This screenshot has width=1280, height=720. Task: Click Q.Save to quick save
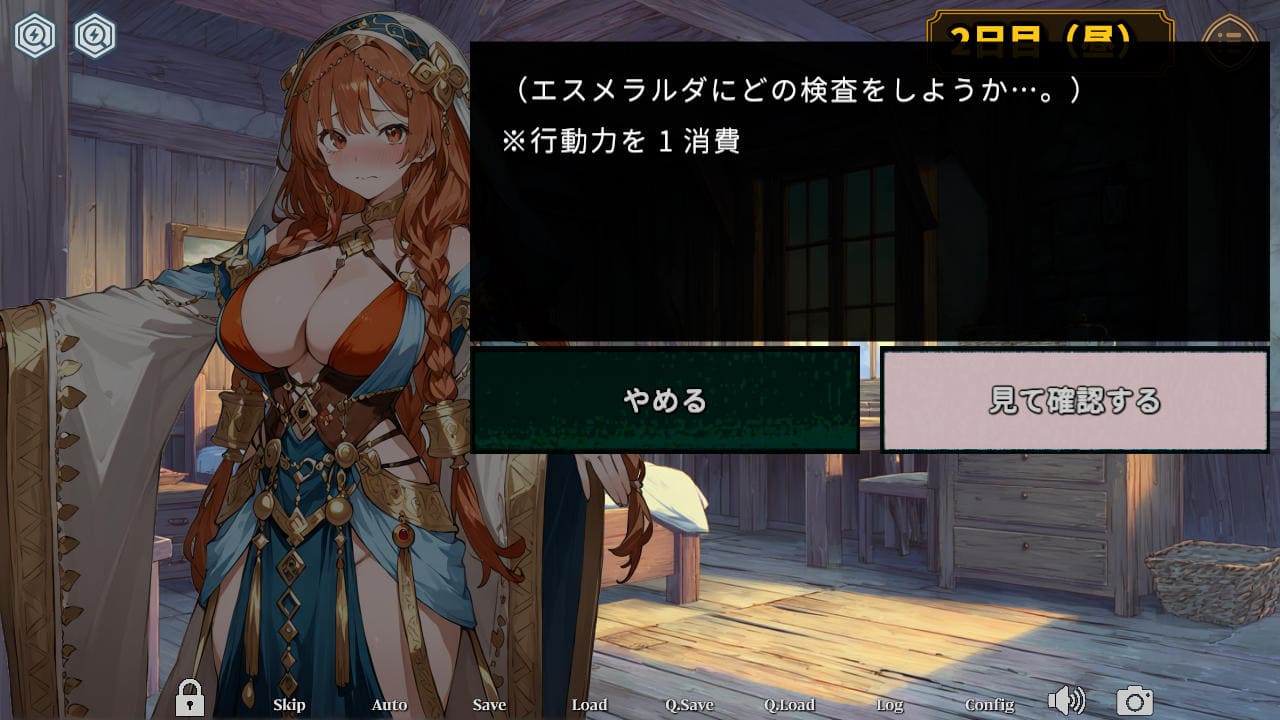(x=689, y=705)
